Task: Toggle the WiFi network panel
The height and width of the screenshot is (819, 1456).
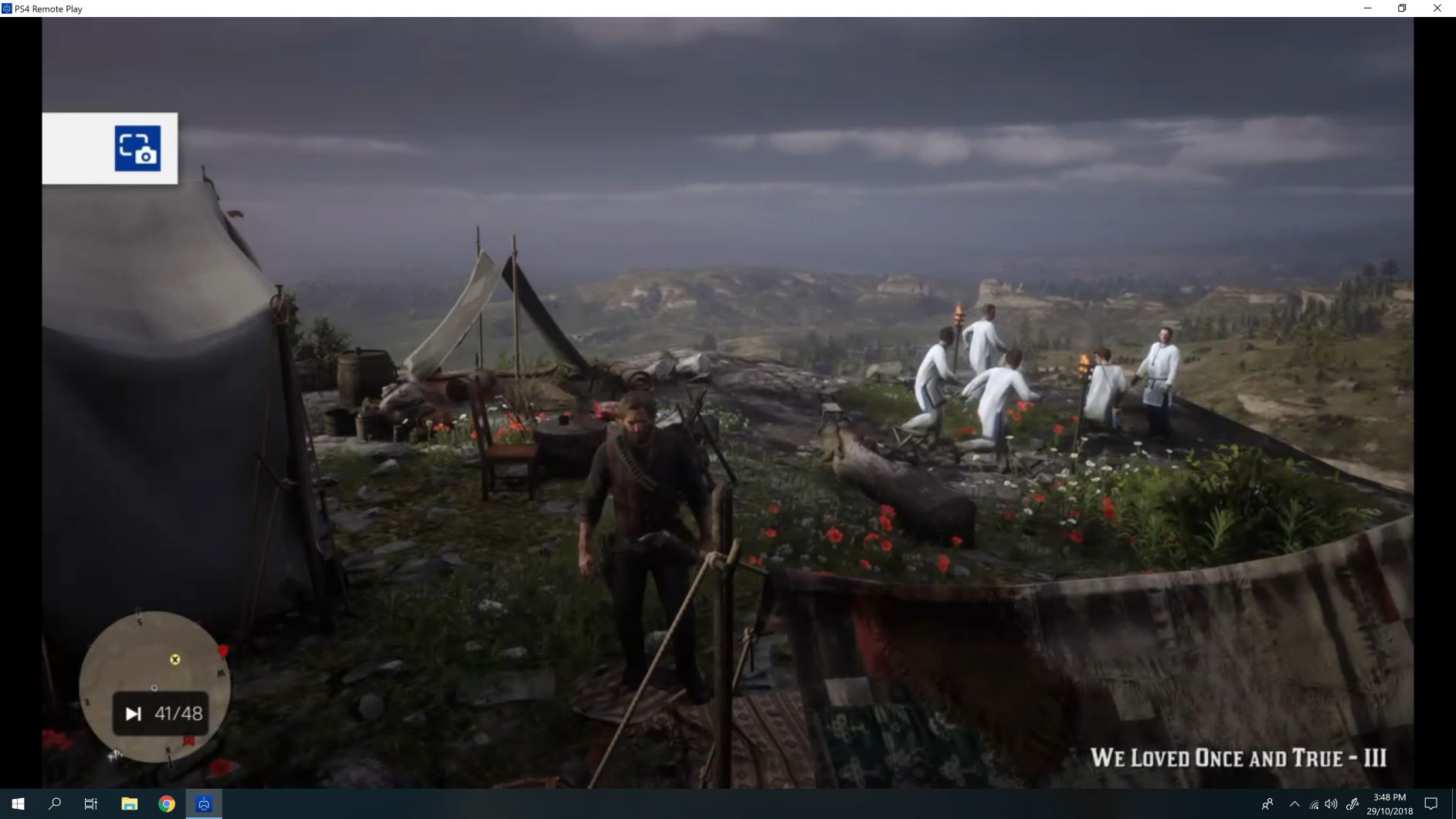Action: tap(1312, 804)
